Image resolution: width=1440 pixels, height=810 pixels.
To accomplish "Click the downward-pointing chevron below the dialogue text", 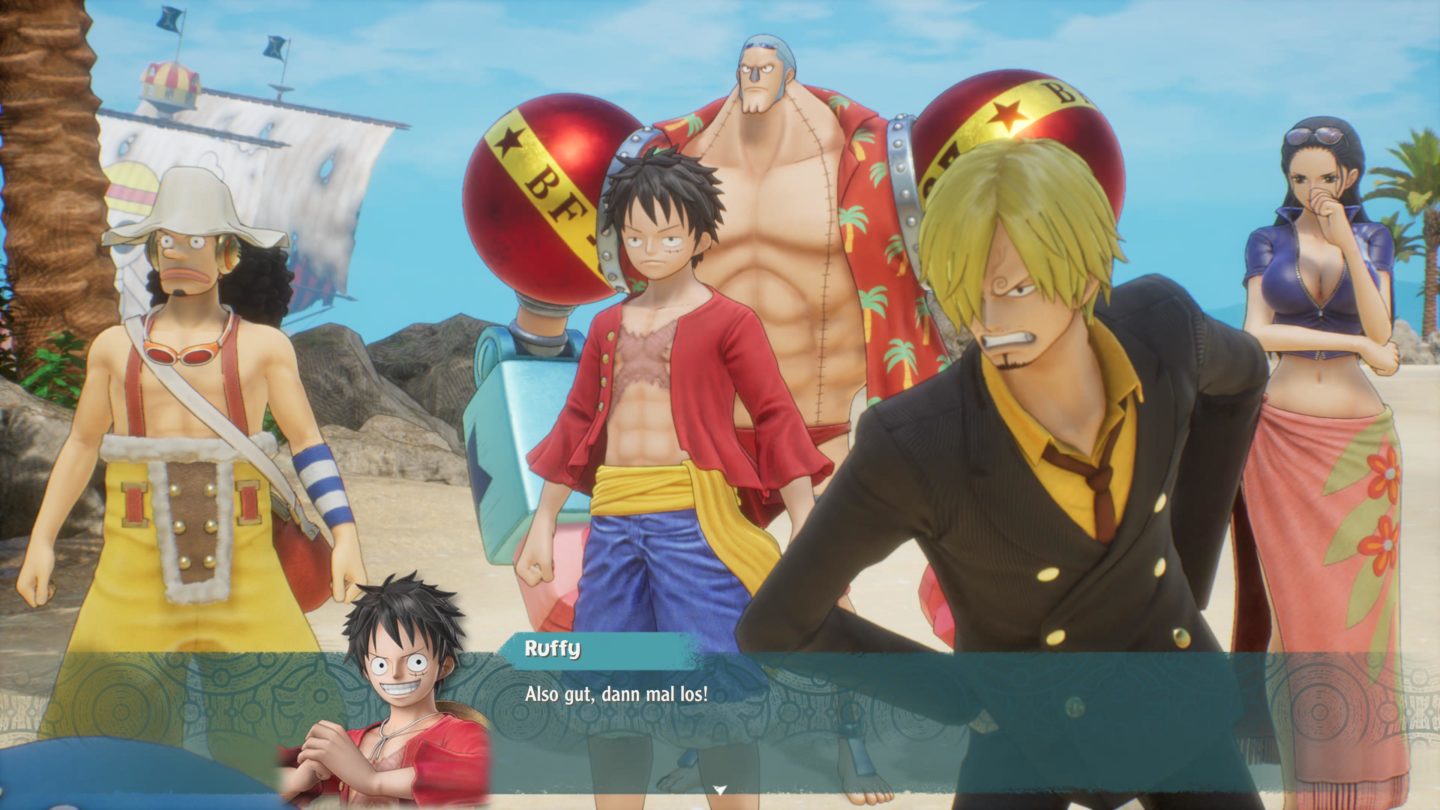I will coord(718,789).
